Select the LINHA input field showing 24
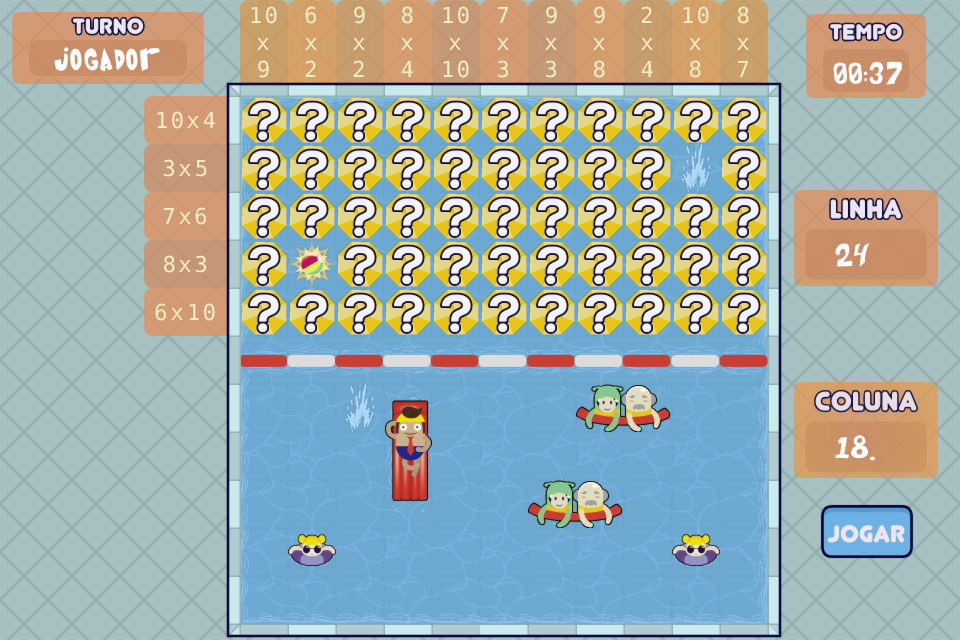This screenshot has height=640, width=960. [865, 255]
